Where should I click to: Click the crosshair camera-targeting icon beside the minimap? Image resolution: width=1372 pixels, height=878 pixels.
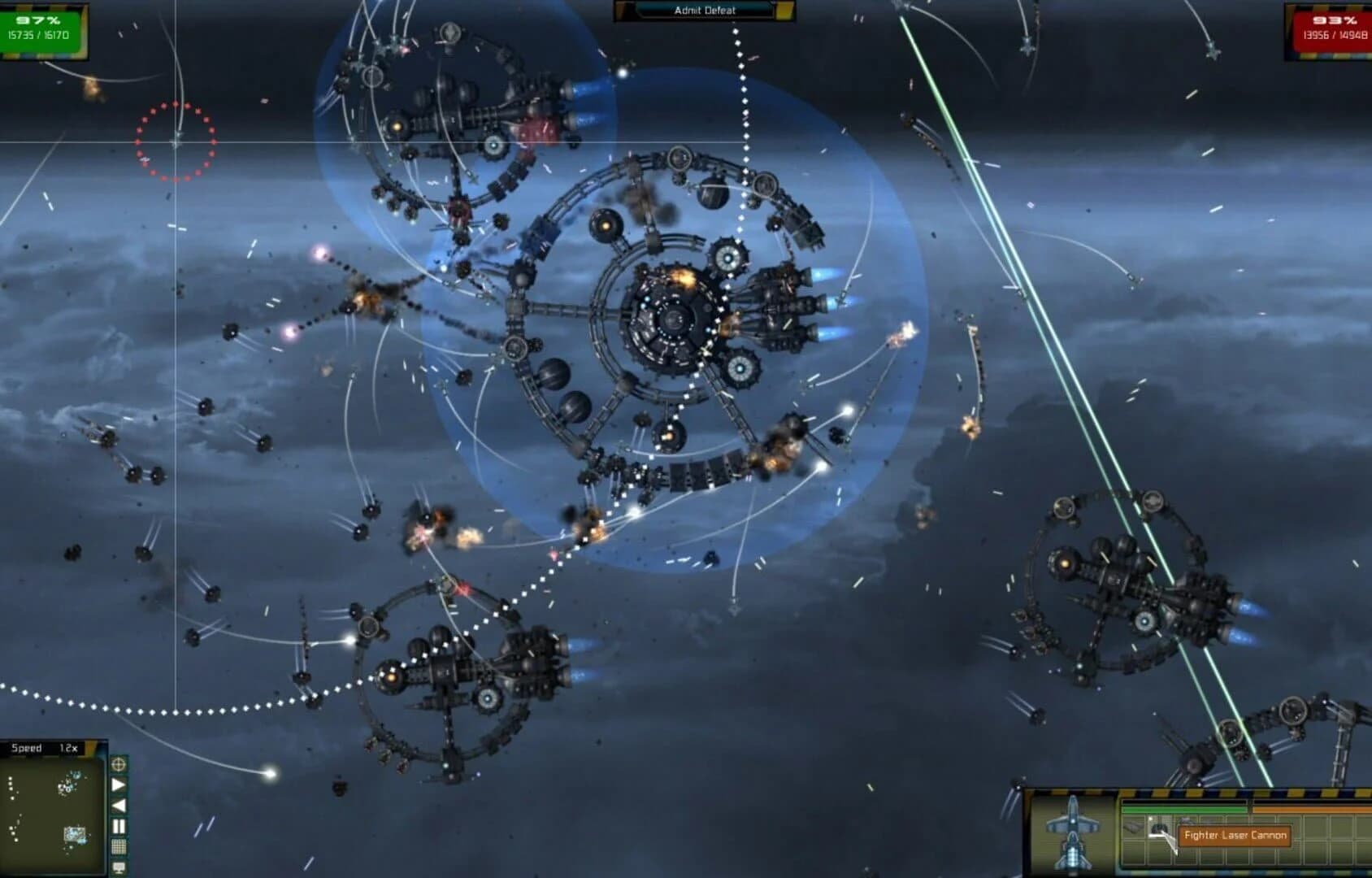[x=118, y=765]
